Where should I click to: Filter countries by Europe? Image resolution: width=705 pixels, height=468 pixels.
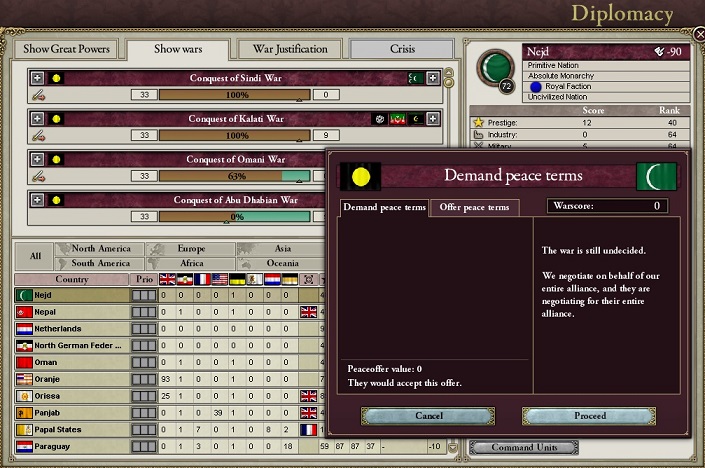[x=190, y=249]
